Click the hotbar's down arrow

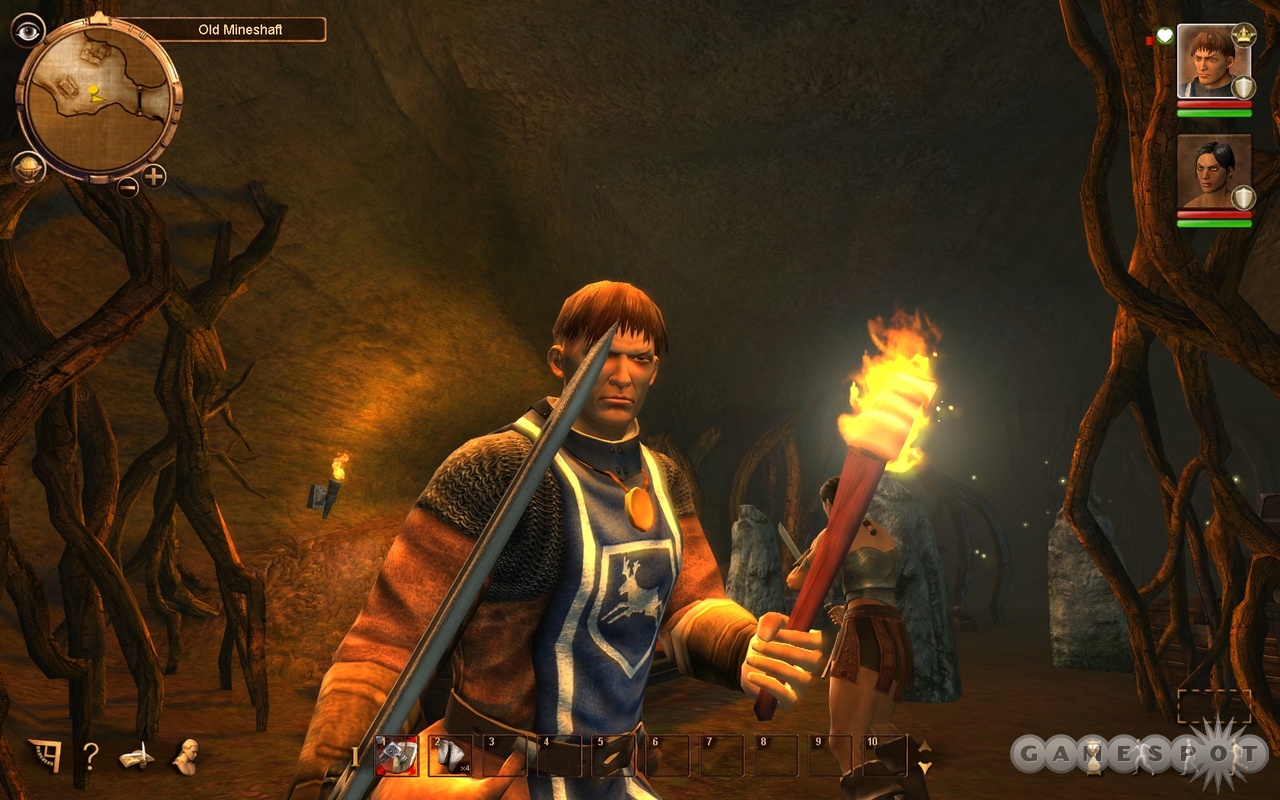[925, 767]
